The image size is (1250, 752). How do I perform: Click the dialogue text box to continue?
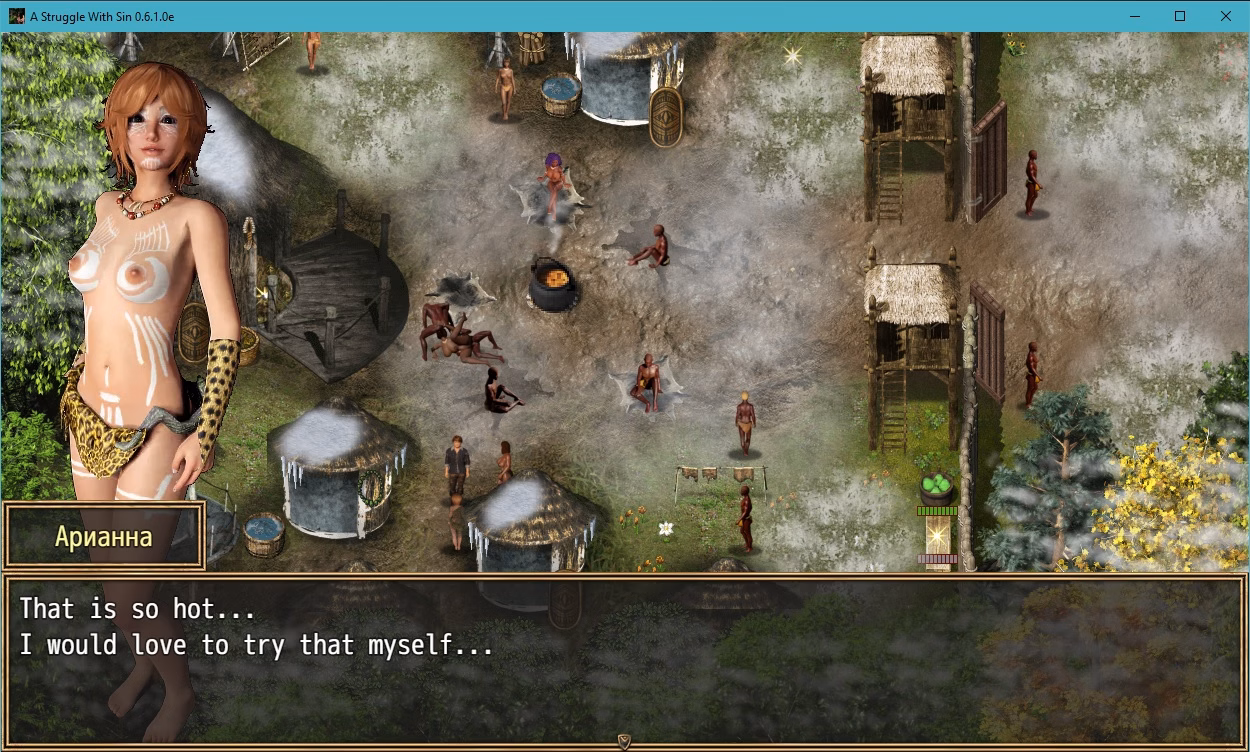tap(624, 660)
